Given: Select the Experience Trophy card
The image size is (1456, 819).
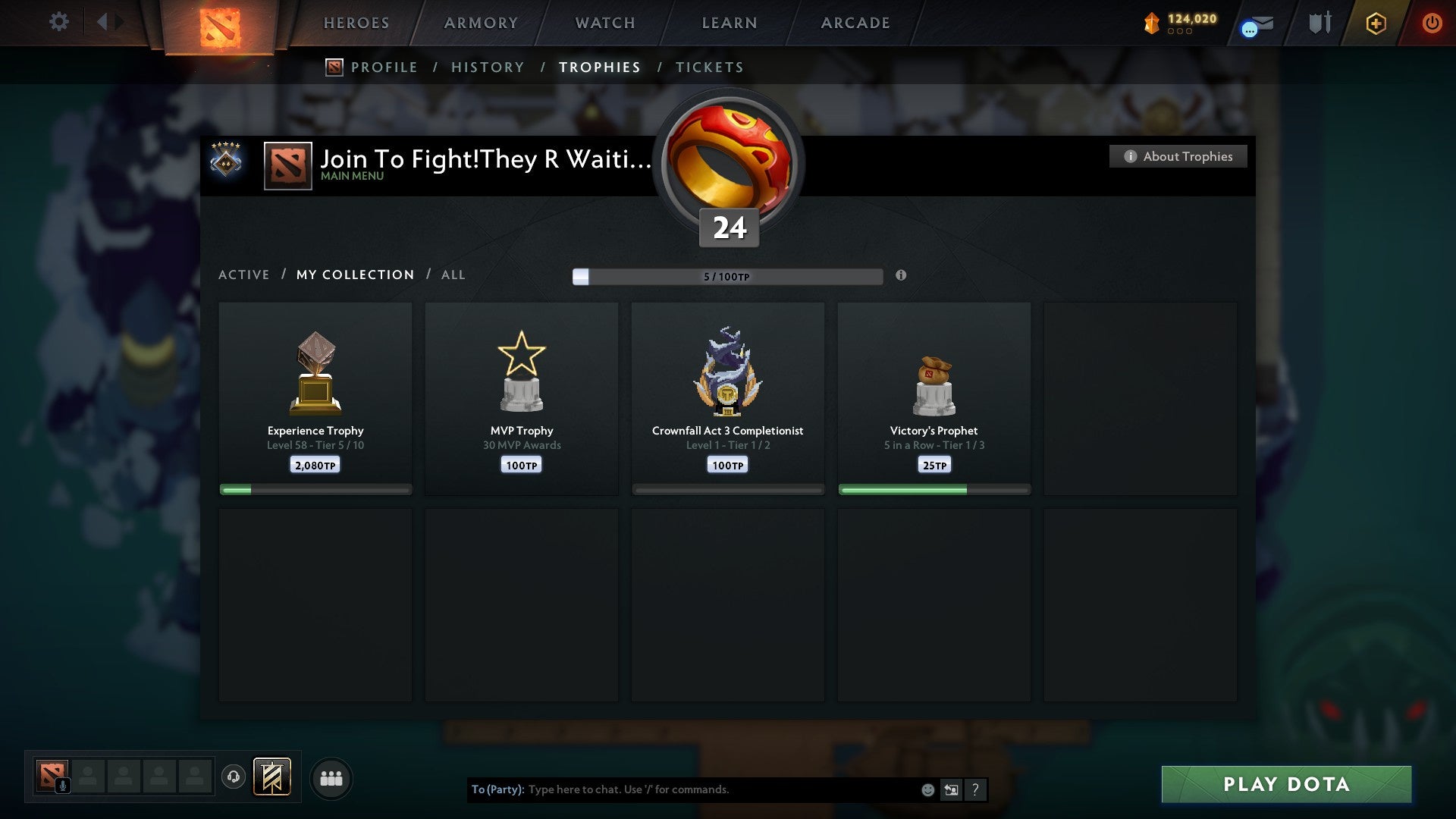Looking at the screenshot, I should tap(315, 394).
